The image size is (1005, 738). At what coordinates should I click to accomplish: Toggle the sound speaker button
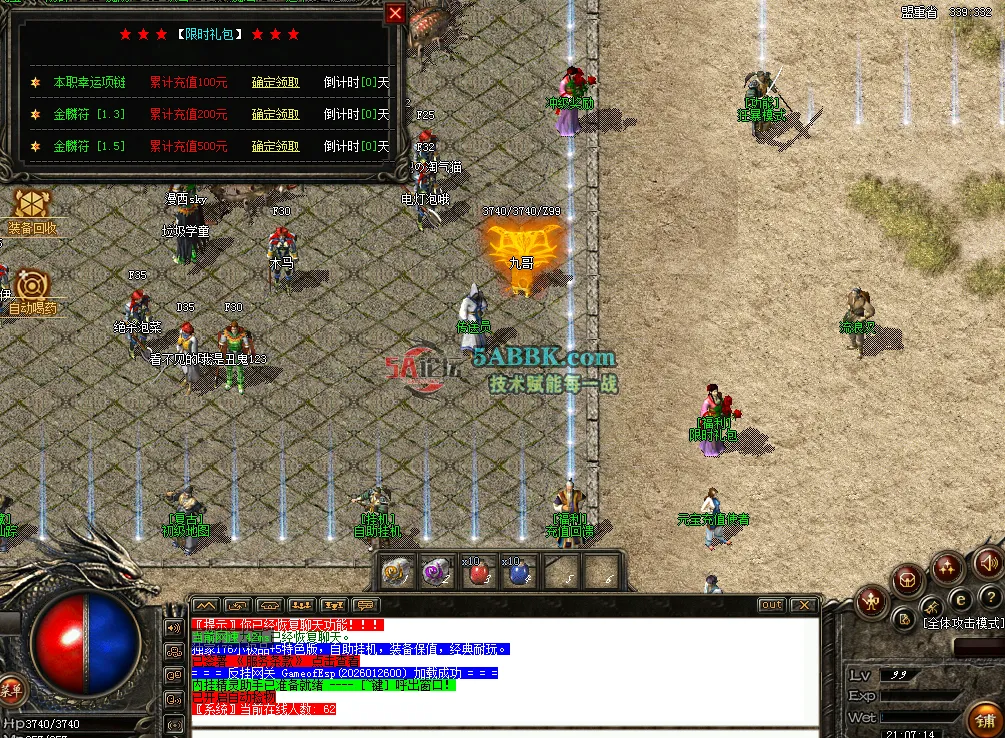pos(989,562)
